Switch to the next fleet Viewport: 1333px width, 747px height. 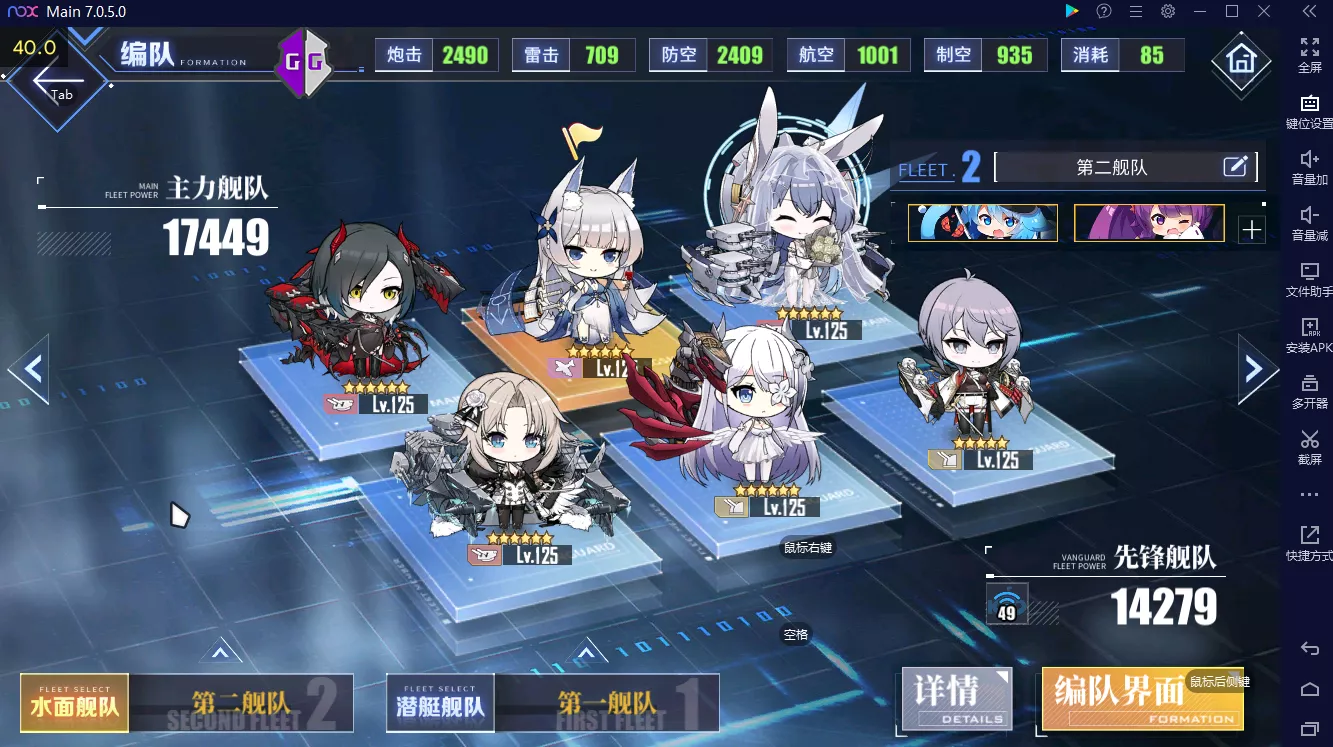1257,369
